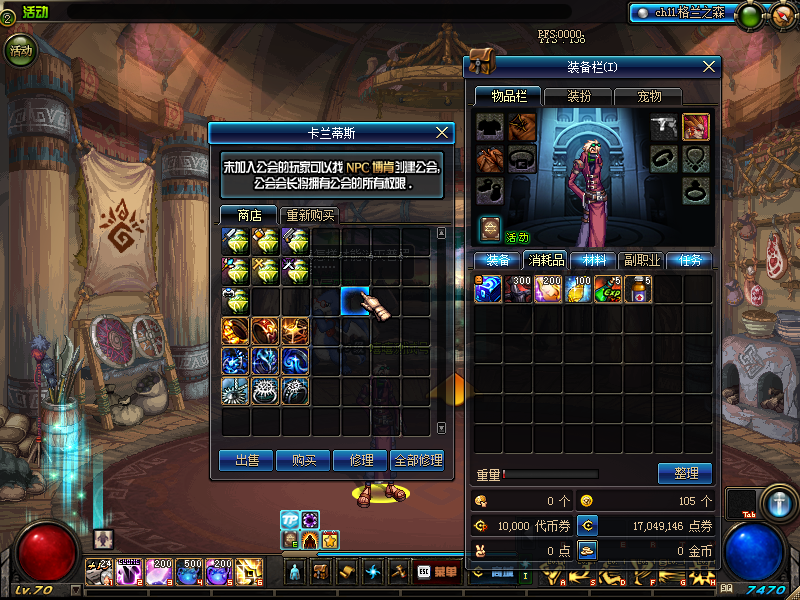Close the 卡兰蒂斯 shop window
This screenshot has height=600, width=800.
click(x=443, y=133)
